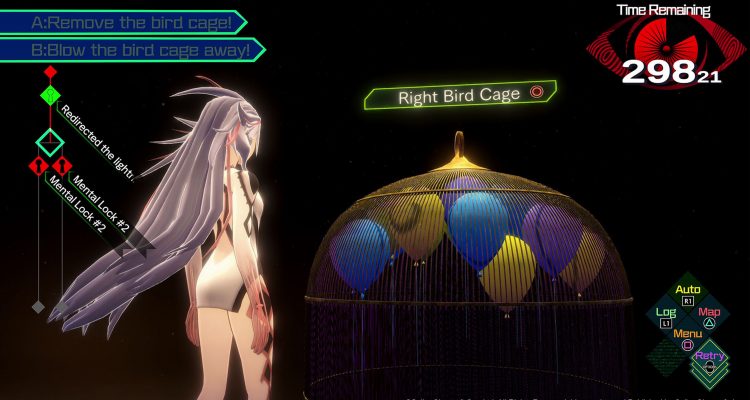Select the Right Bird Cage label
The width and height of the screenshot is (750, 400).
[x=460, y=96]
